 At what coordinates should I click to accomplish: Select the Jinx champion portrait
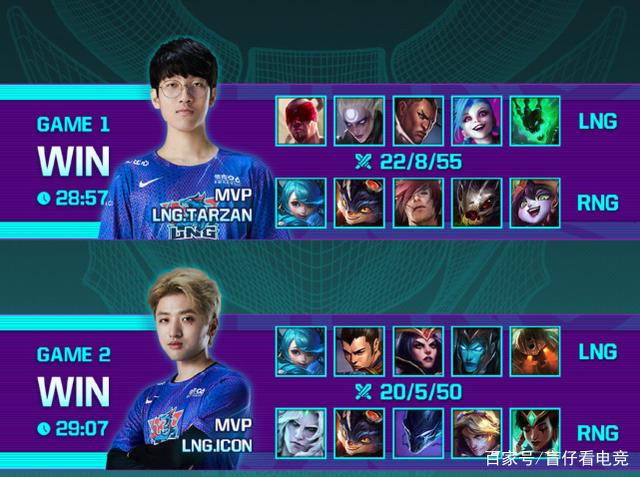(x=477, y=121)
